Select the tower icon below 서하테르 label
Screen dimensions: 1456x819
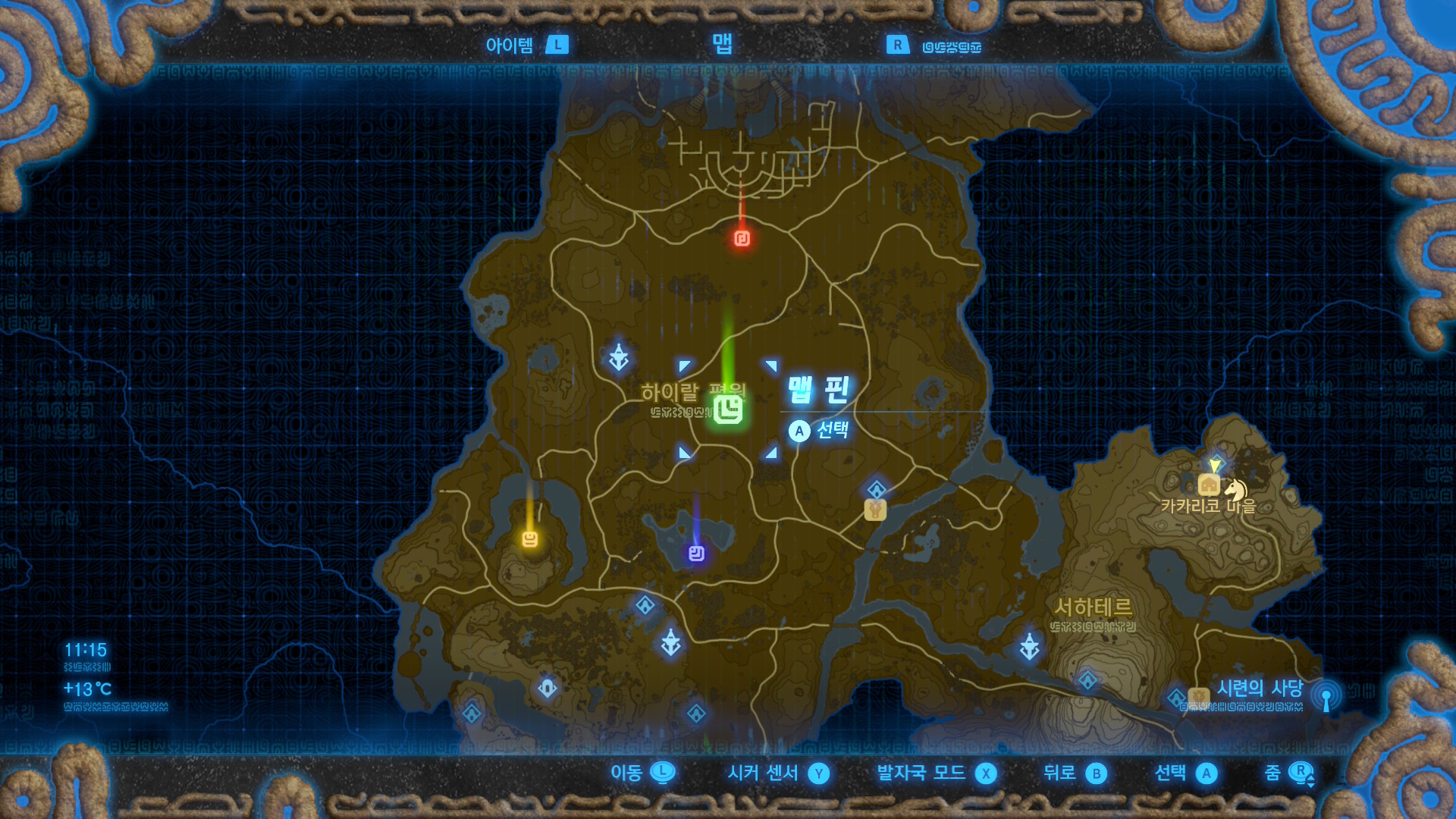(x=1029, y=646)
